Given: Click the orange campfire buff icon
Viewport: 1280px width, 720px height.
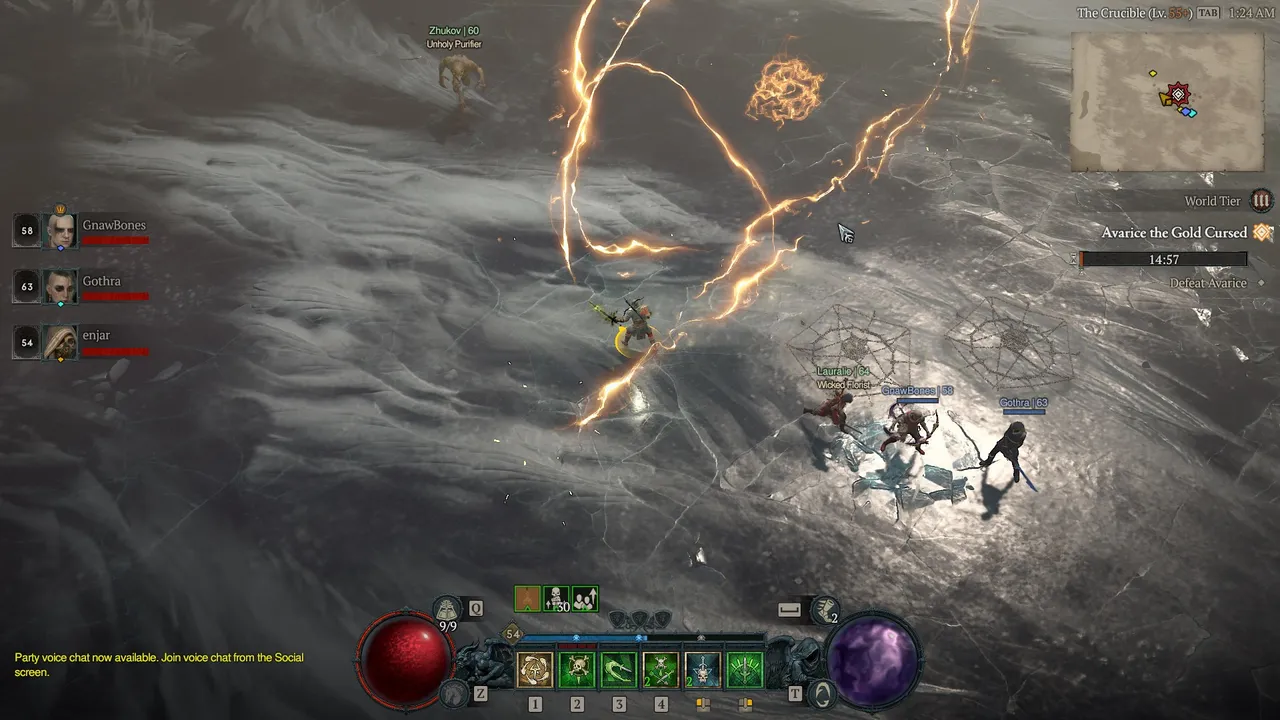Looking at the screenshot, I should coord(527,599).
